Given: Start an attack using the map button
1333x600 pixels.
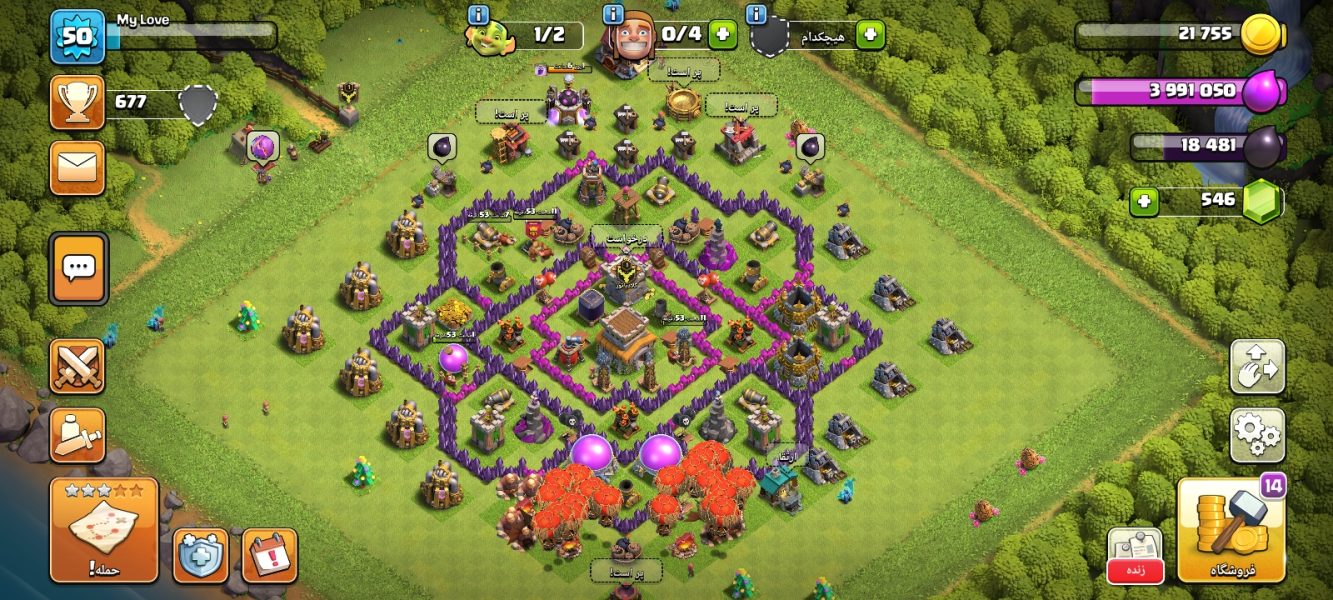Looking at the screenshot, I should [104, 529].
